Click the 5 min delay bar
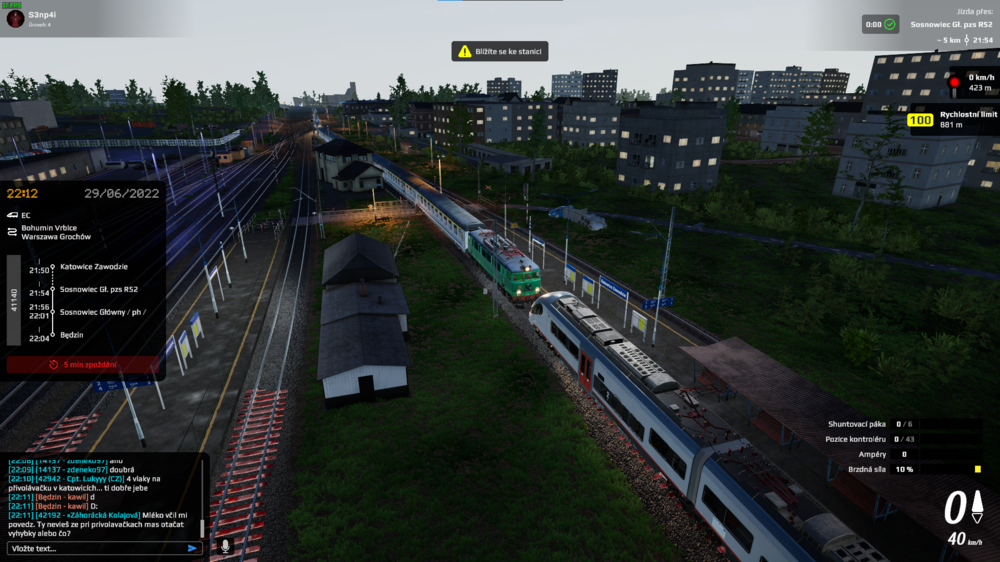This screenshot has width=1000, height=562. pyautogui.click(x=83, y=365)
